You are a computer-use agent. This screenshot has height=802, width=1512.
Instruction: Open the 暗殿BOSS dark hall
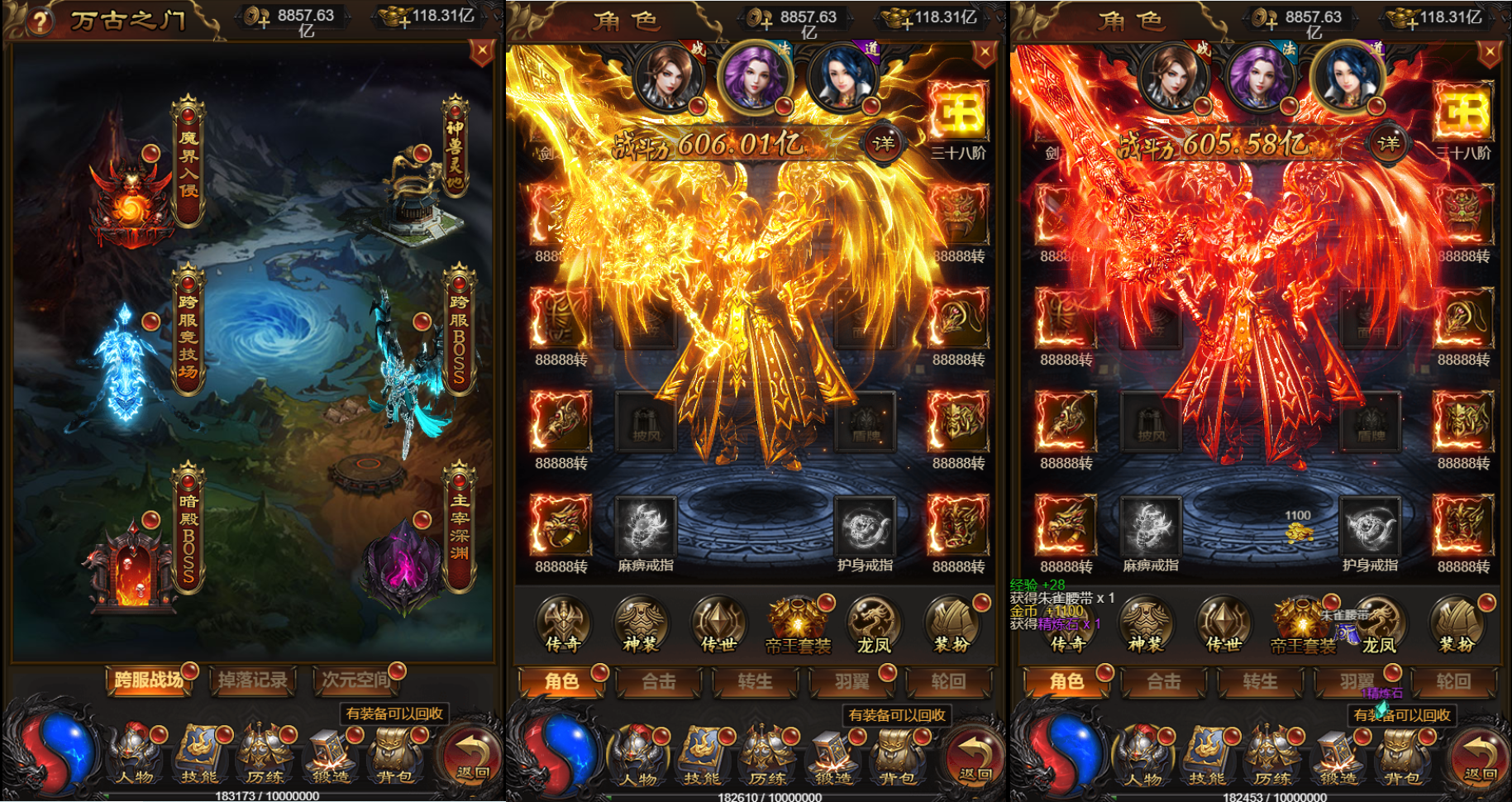188,529
